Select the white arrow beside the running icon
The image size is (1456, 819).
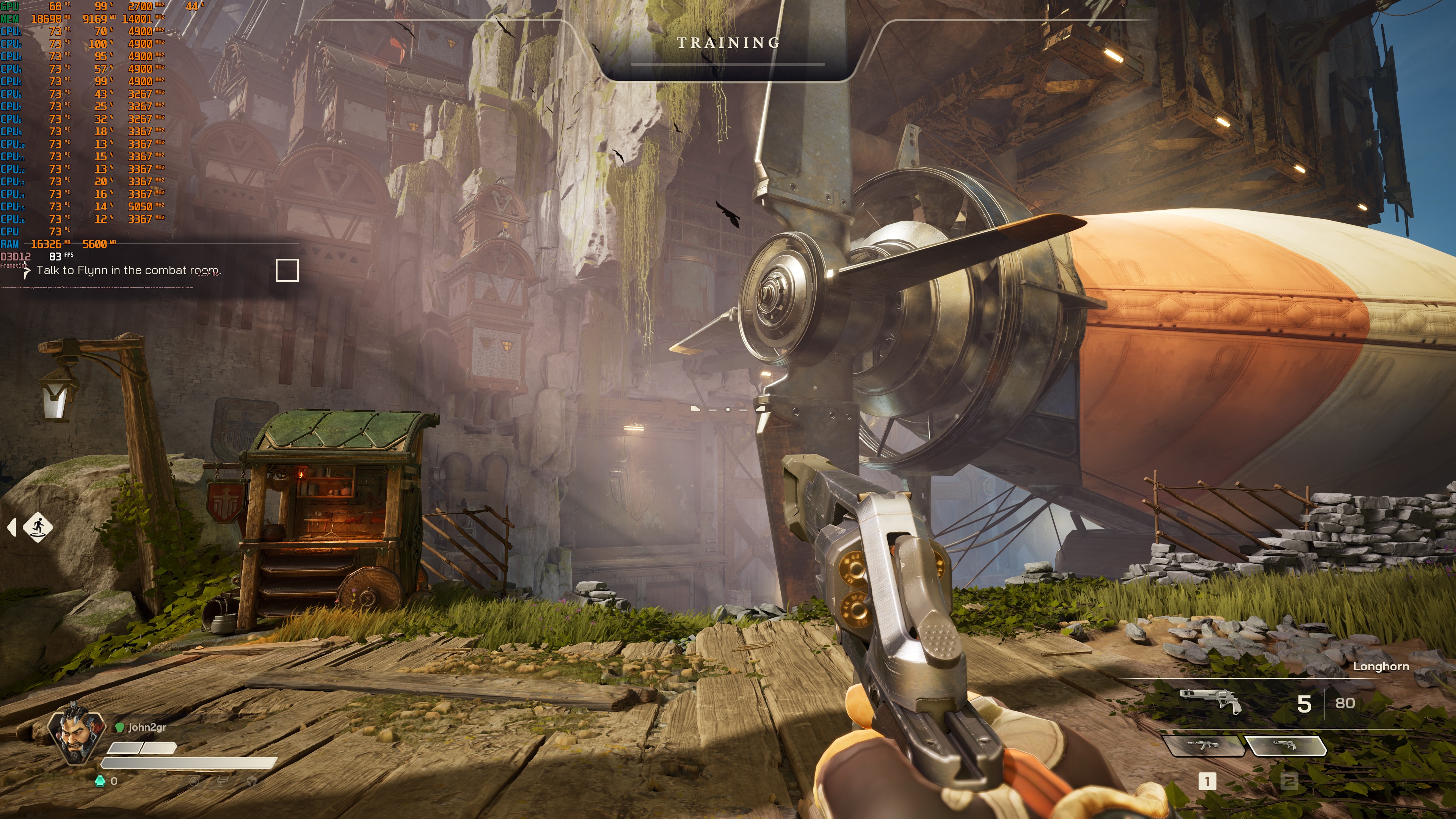pyautogui.click(x=12, y=527)
